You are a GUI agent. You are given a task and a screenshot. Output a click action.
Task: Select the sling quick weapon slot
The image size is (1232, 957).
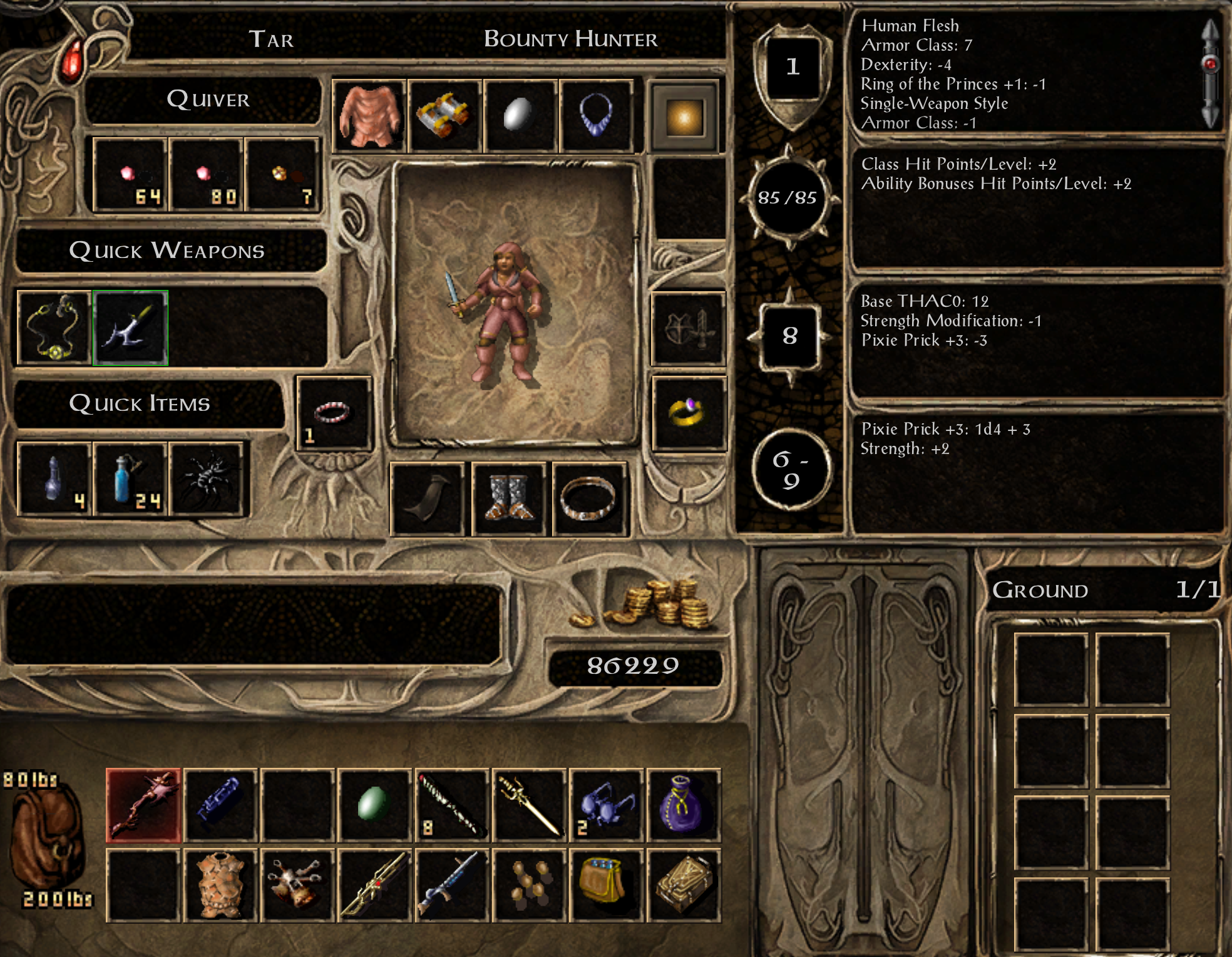click(54, 328)
